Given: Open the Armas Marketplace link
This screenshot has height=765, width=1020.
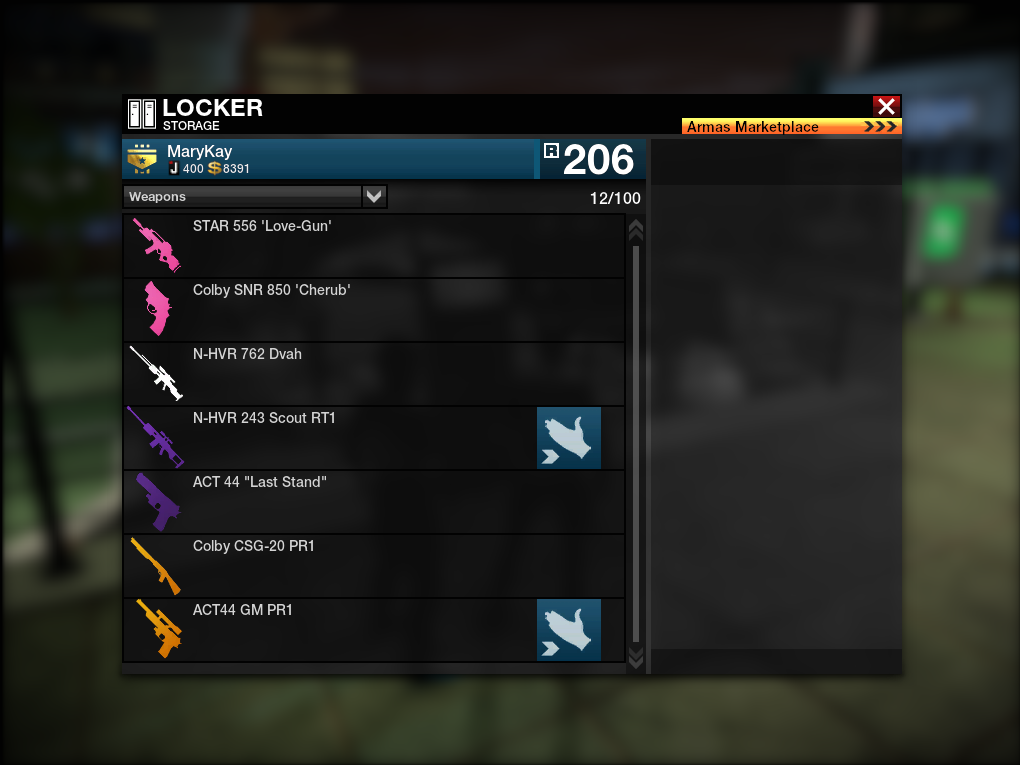Looking at the screenshot, I should 791,127.
